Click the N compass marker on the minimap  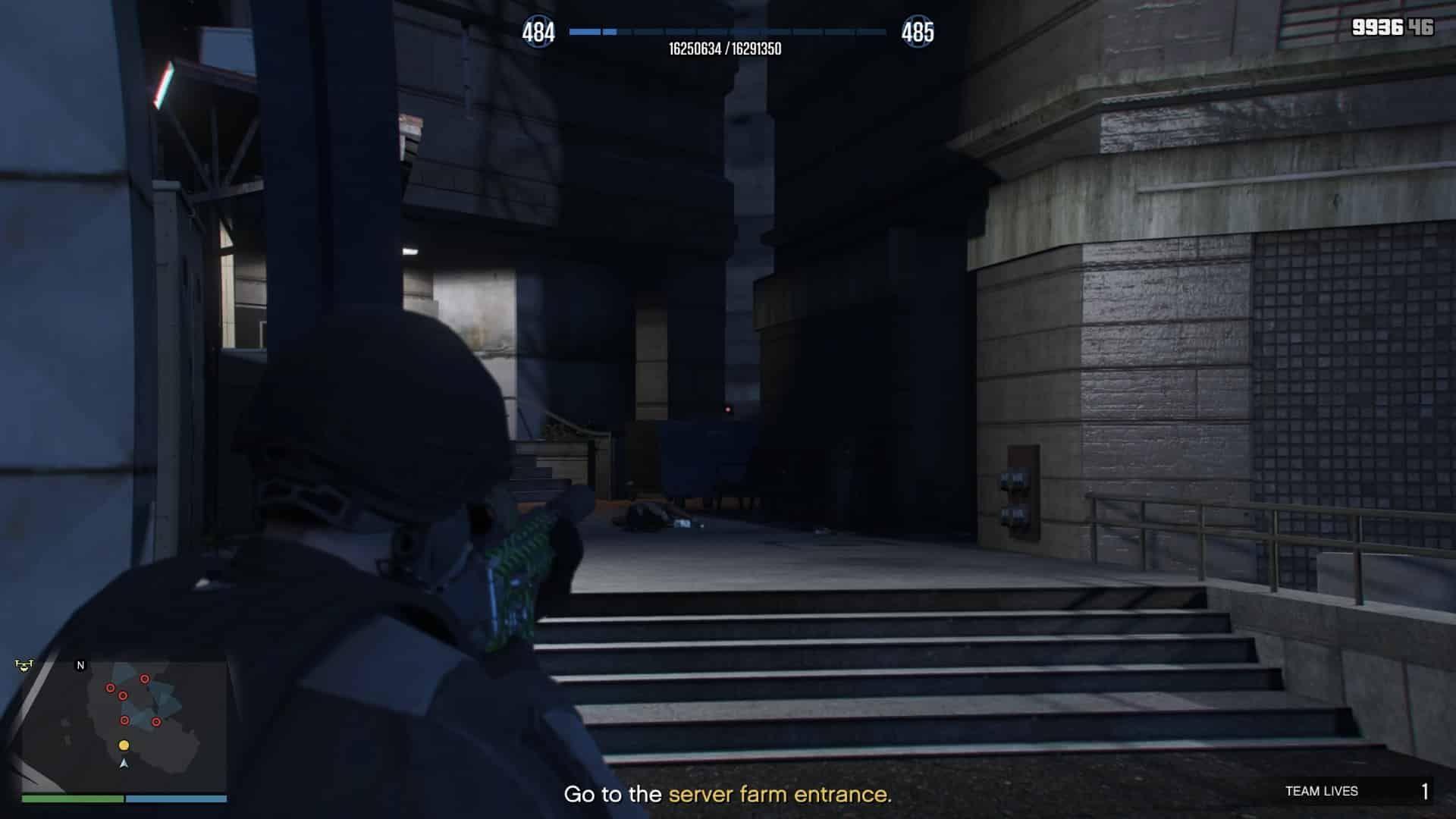click(x=80, y=665)
